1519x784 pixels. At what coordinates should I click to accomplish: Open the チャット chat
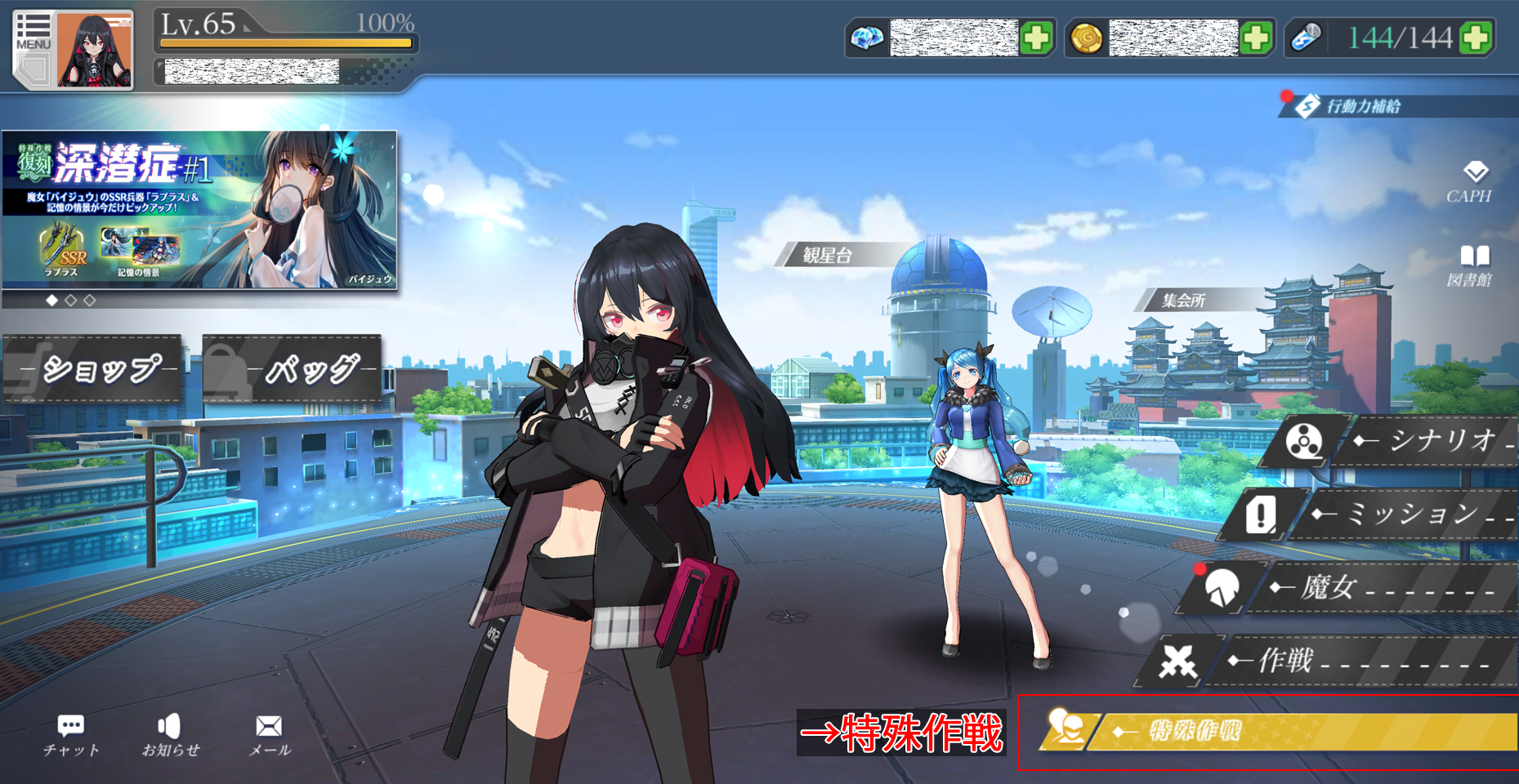point(71,735)
